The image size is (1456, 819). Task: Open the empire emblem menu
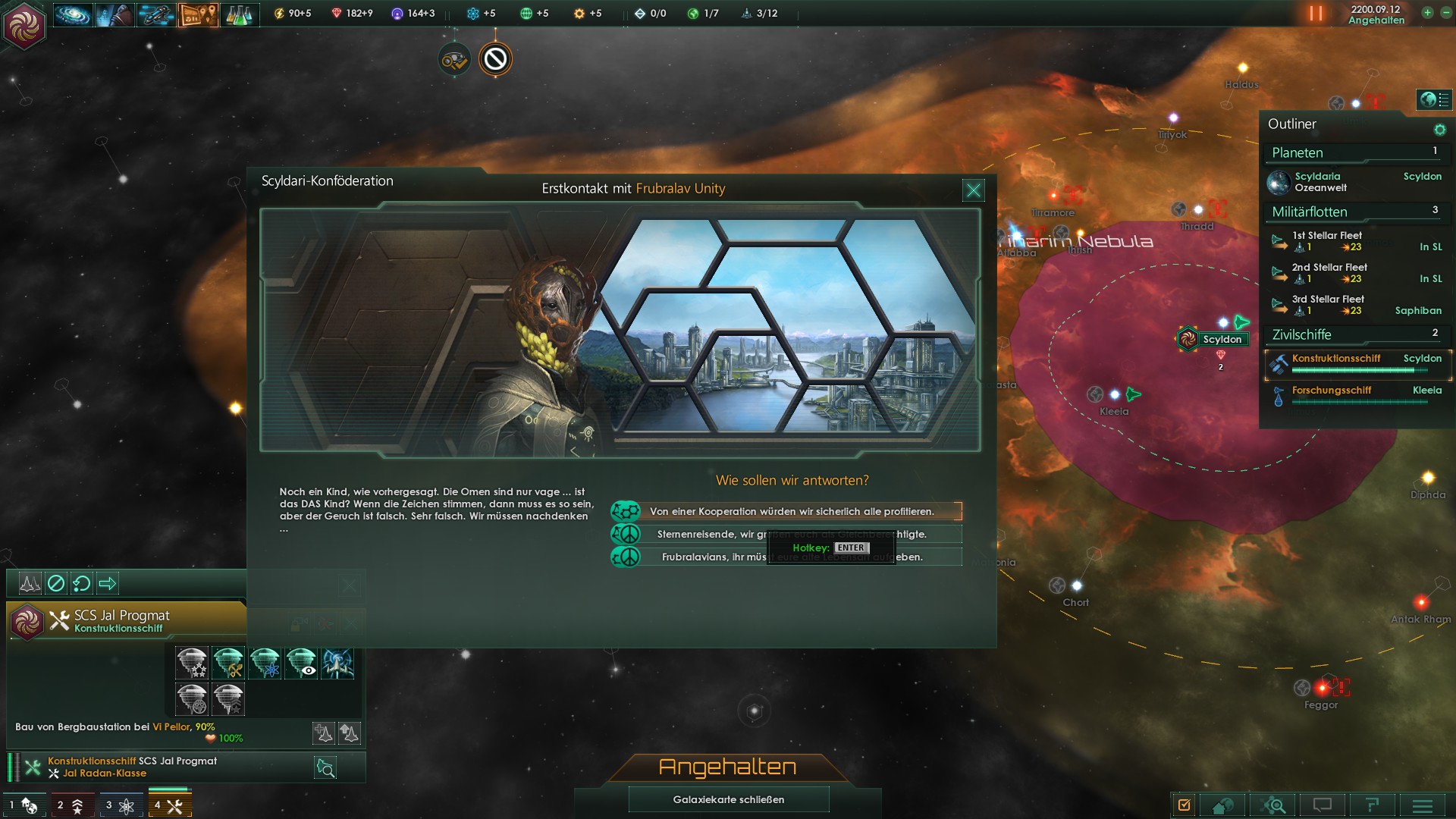click(x=24, y=24)
